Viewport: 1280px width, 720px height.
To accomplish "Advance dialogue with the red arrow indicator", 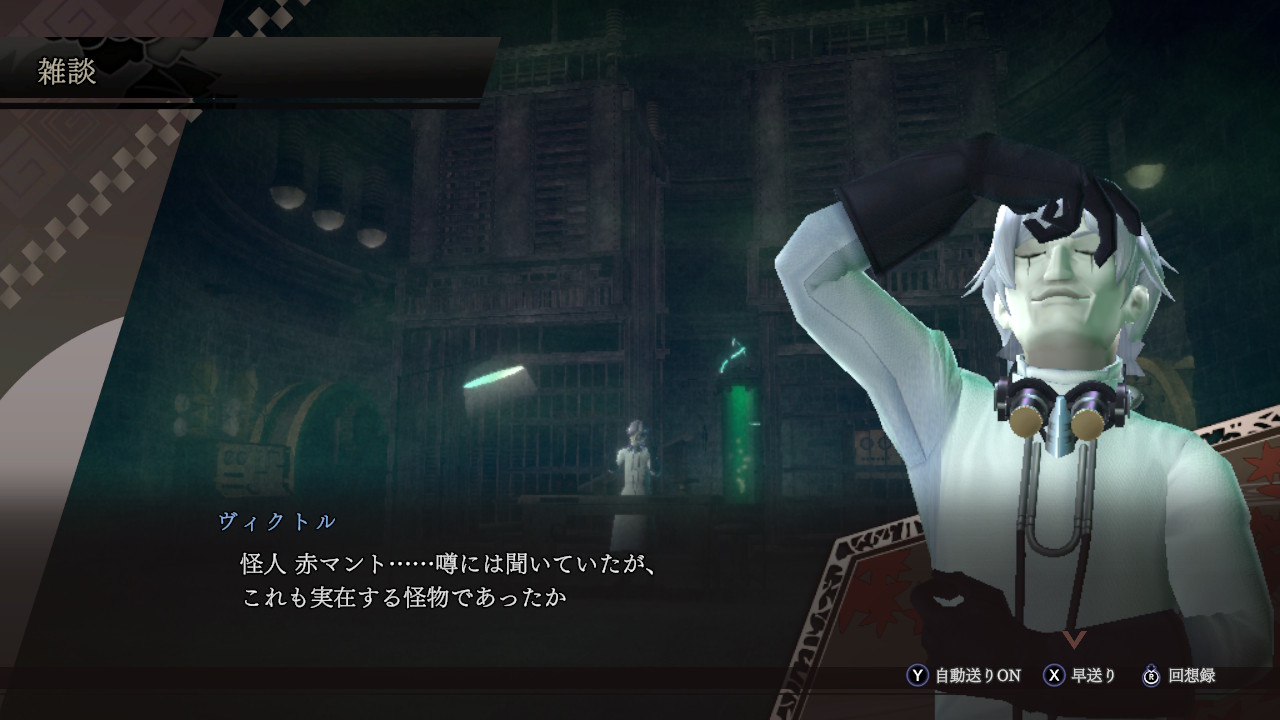I will pos(1074,639).
